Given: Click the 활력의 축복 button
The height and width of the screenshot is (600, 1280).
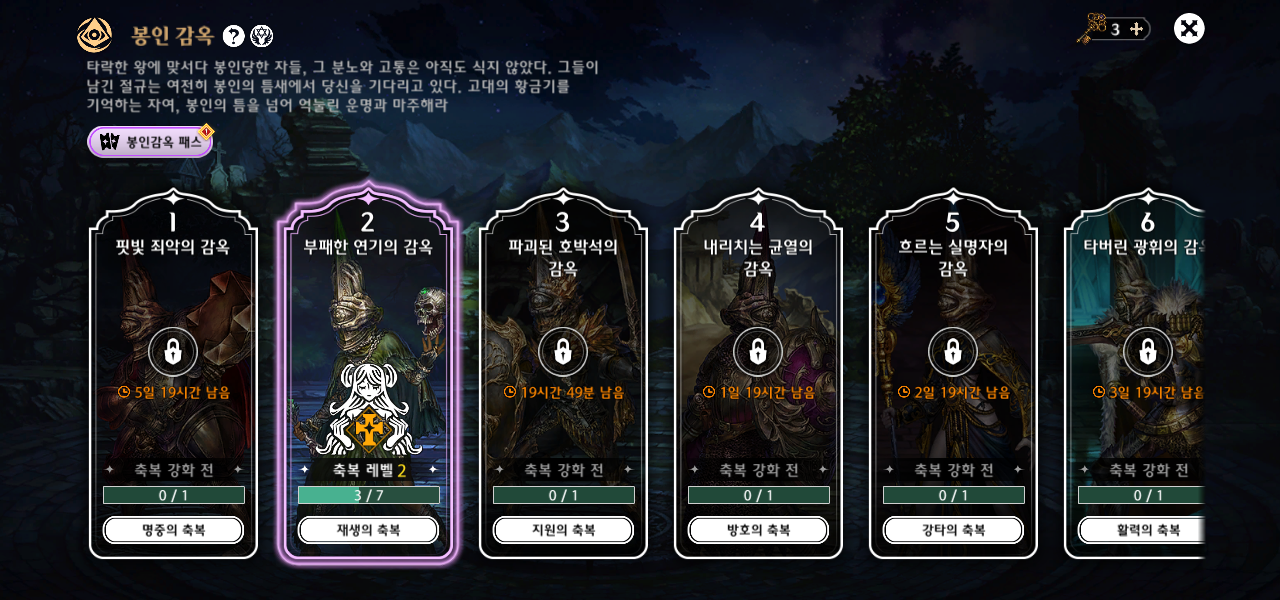Looking at the screenshot, I should click(x=1141, y=530).
